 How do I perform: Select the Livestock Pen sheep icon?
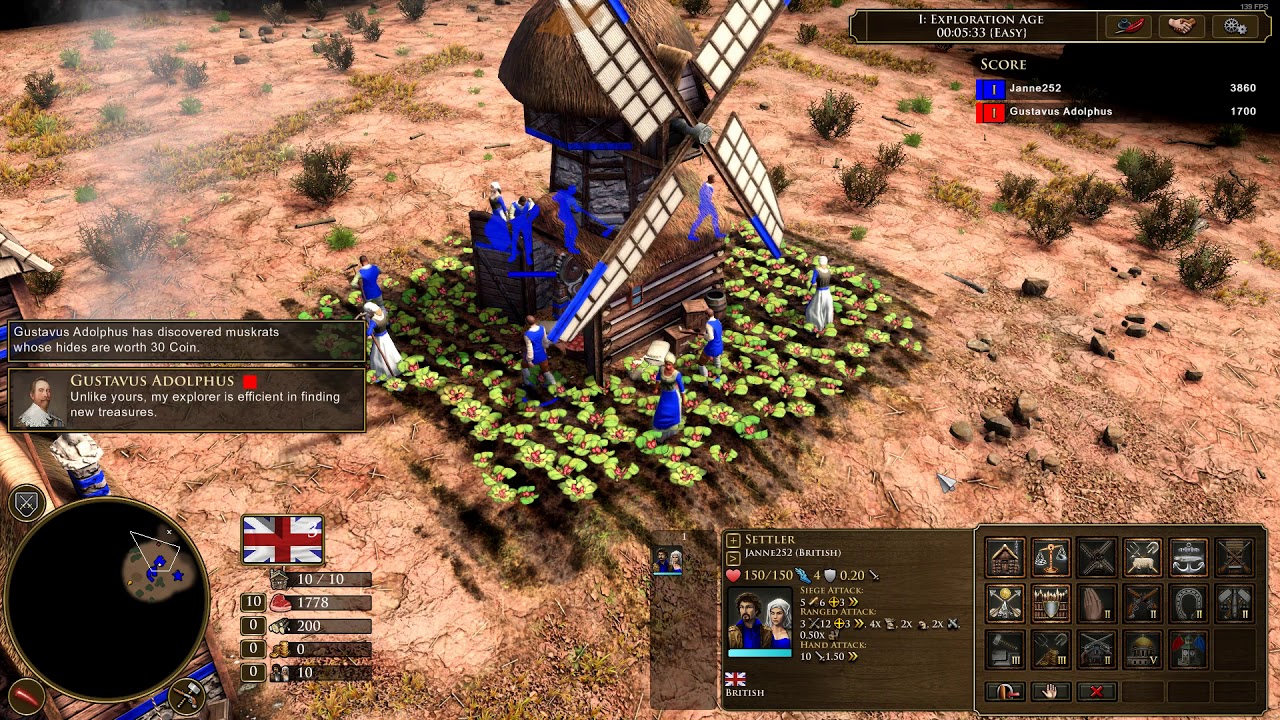pyautogui.click(x=1142, y=557)
